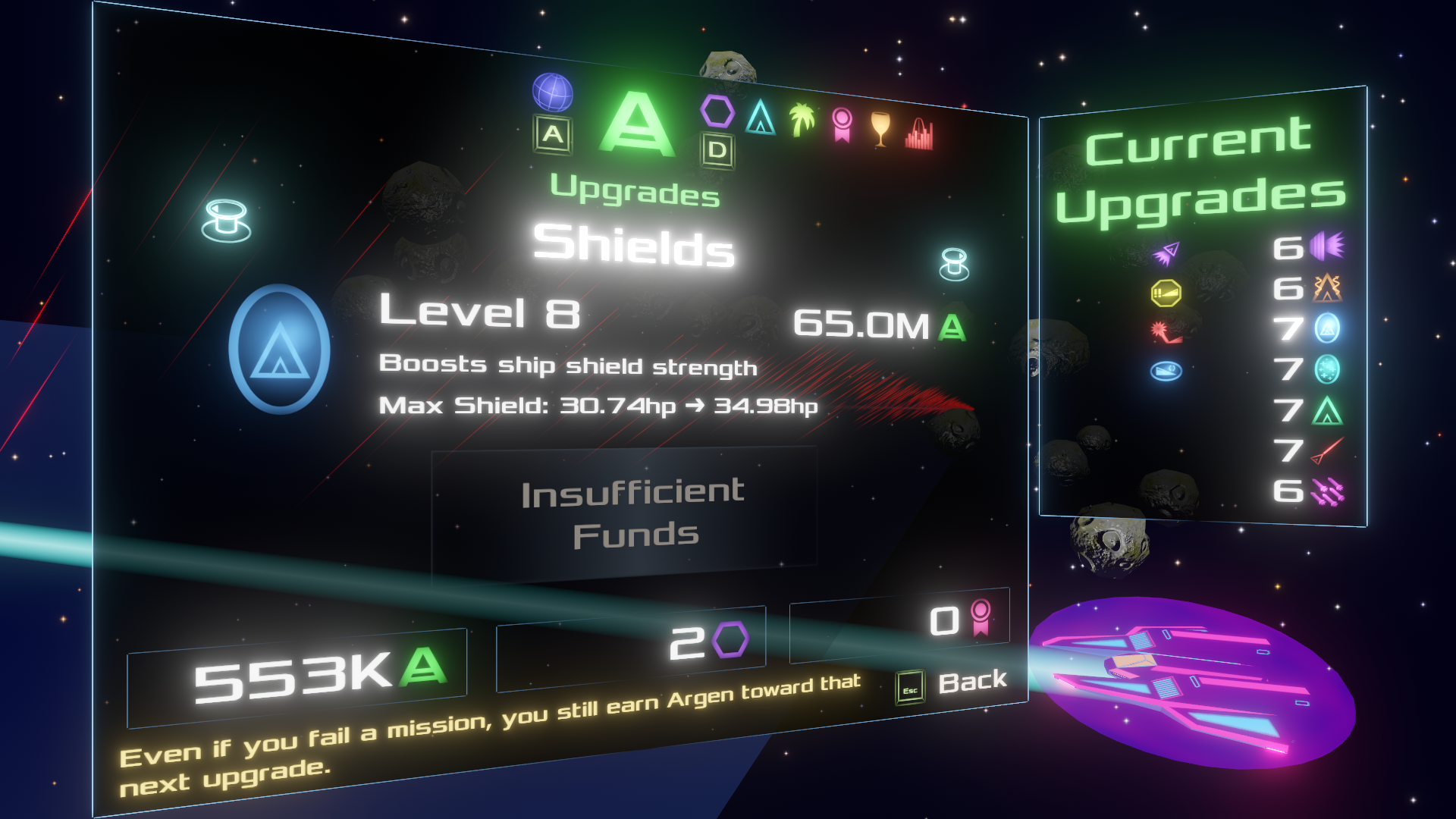Open the cyan triangle ship tab
Image resolution: width=1456 pixels, height=819 pixels.
coord(760,118)
